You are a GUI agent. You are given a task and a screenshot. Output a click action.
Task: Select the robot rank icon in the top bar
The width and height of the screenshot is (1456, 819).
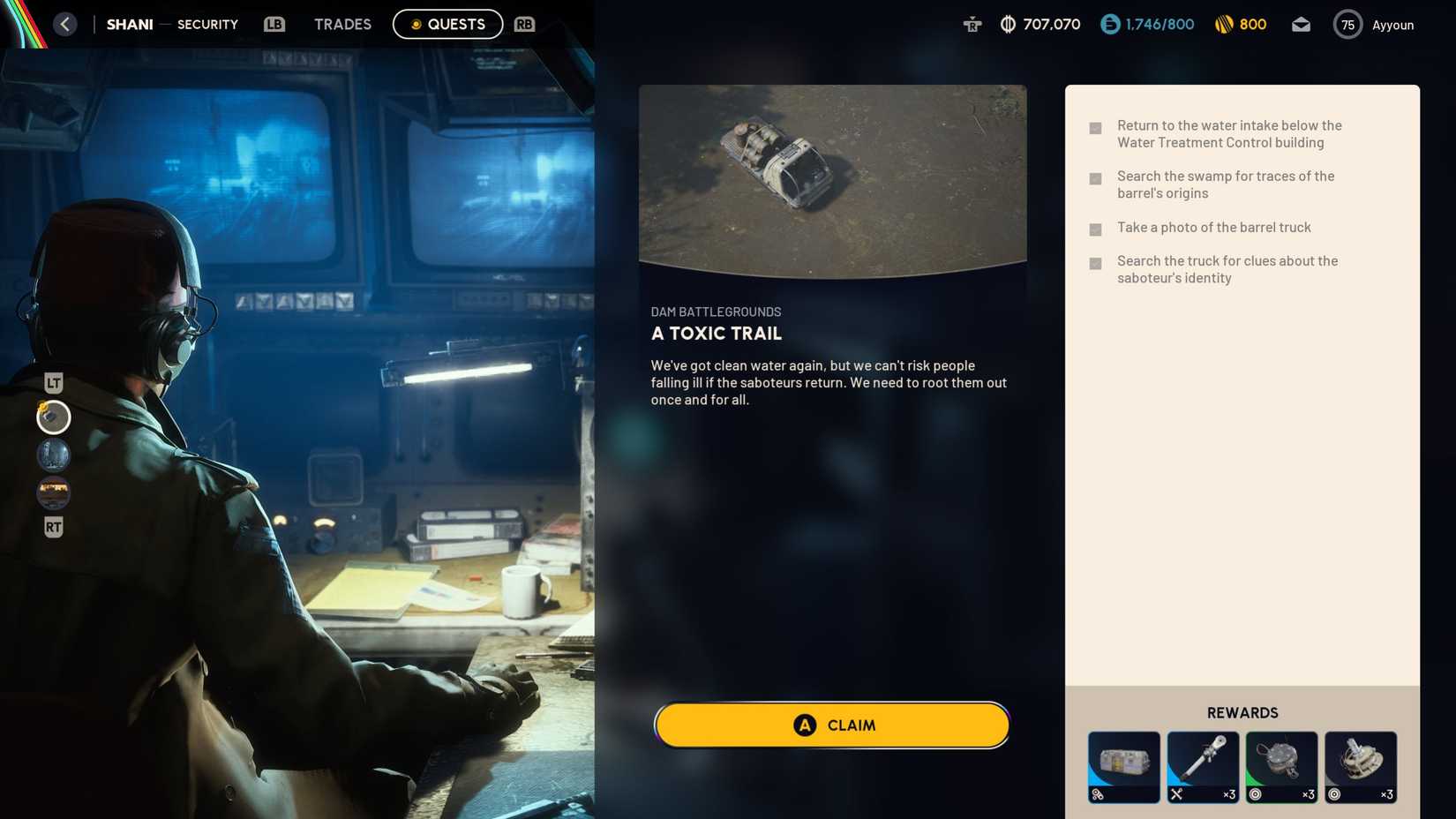click(x=971, y=24)
